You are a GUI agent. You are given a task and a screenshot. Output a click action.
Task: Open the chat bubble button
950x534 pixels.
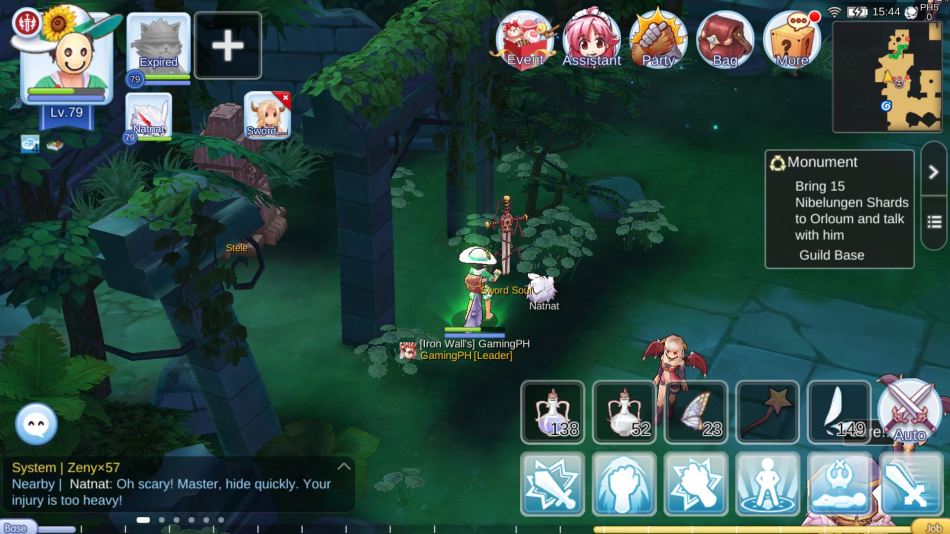point(36,425)
